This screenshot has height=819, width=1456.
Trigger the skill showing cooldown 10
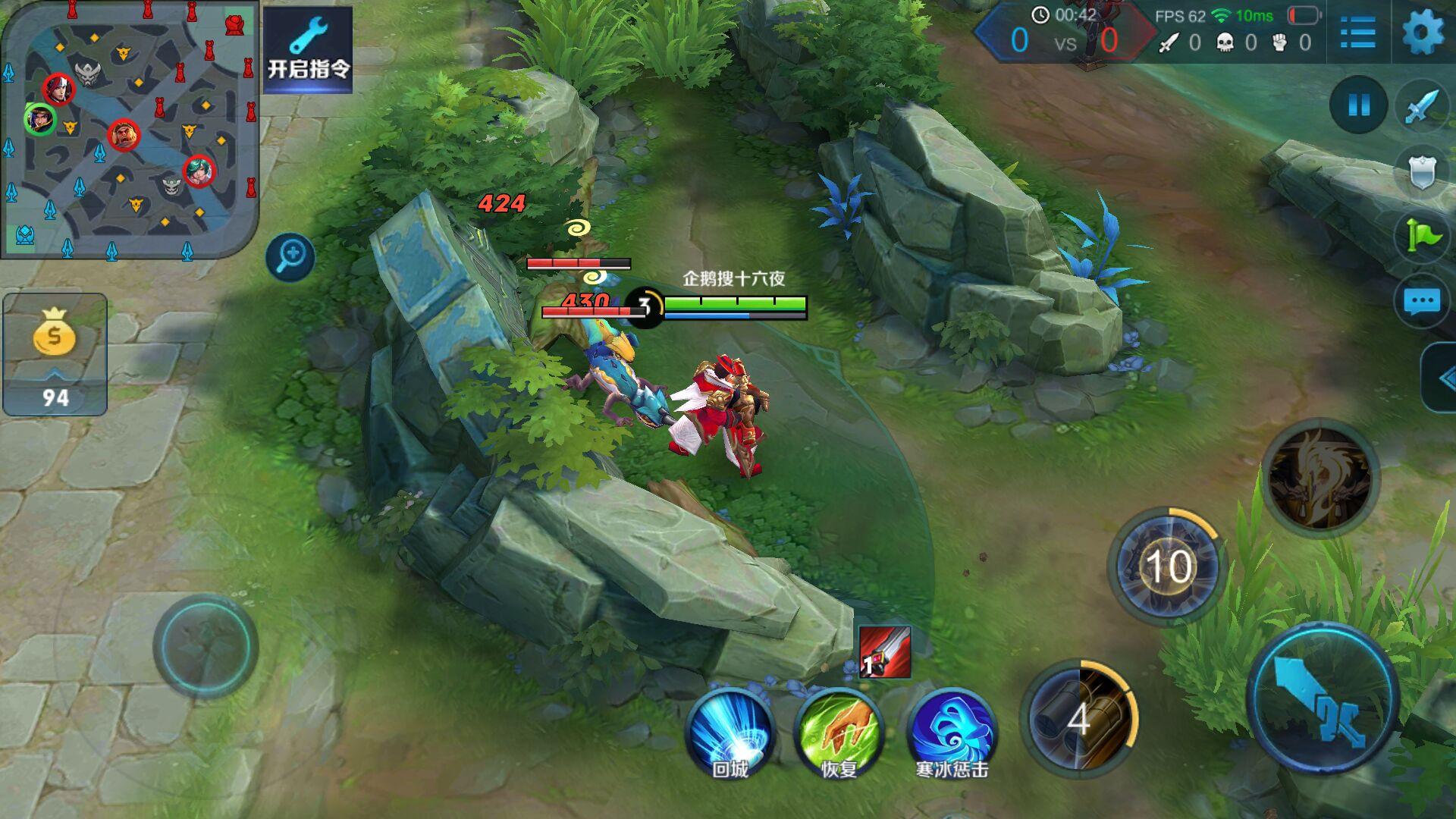coord(1167,566)
